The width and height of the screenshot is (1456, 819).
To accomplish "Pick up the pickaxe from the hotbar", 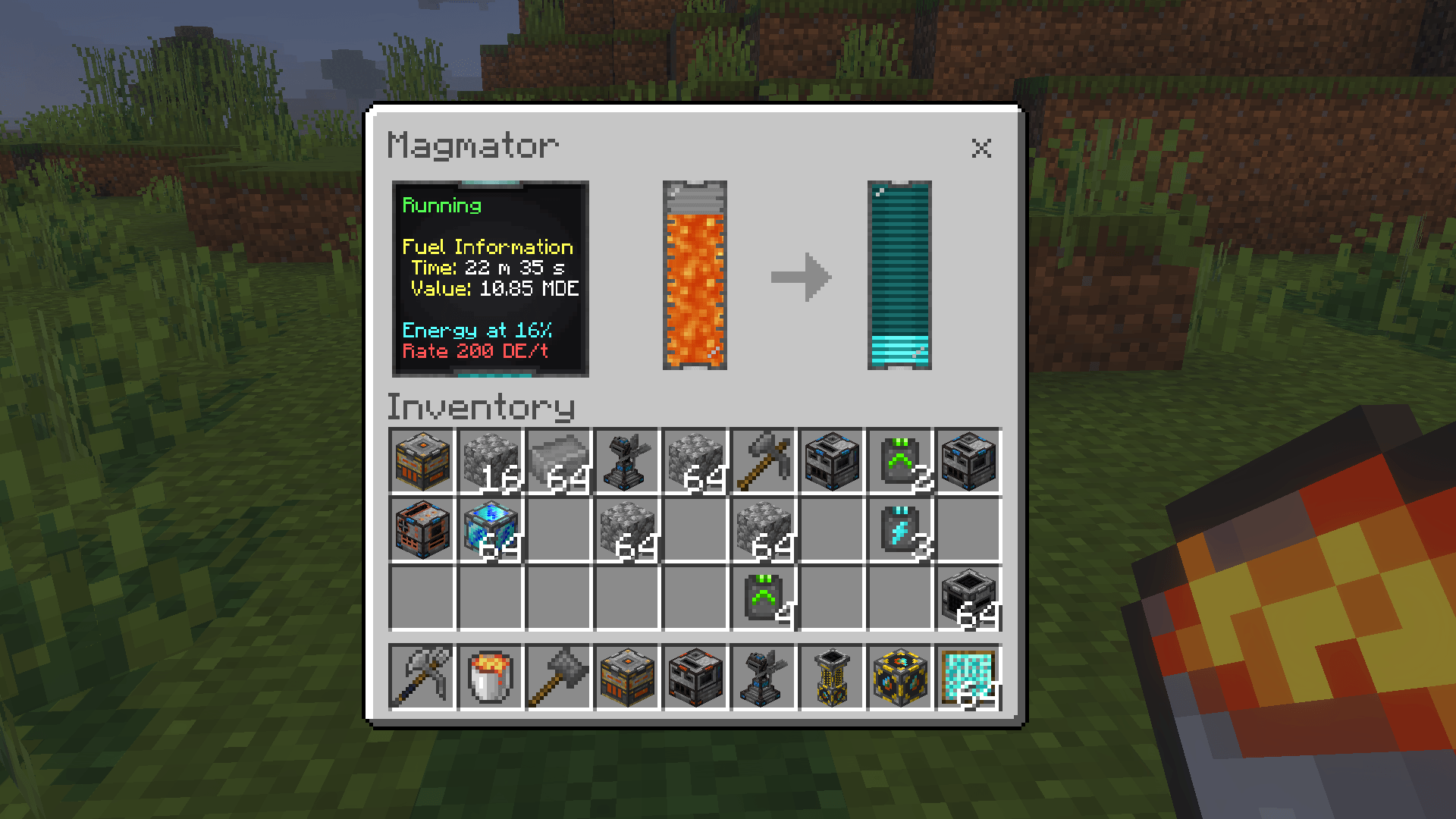I will click(x=422, y=677).
